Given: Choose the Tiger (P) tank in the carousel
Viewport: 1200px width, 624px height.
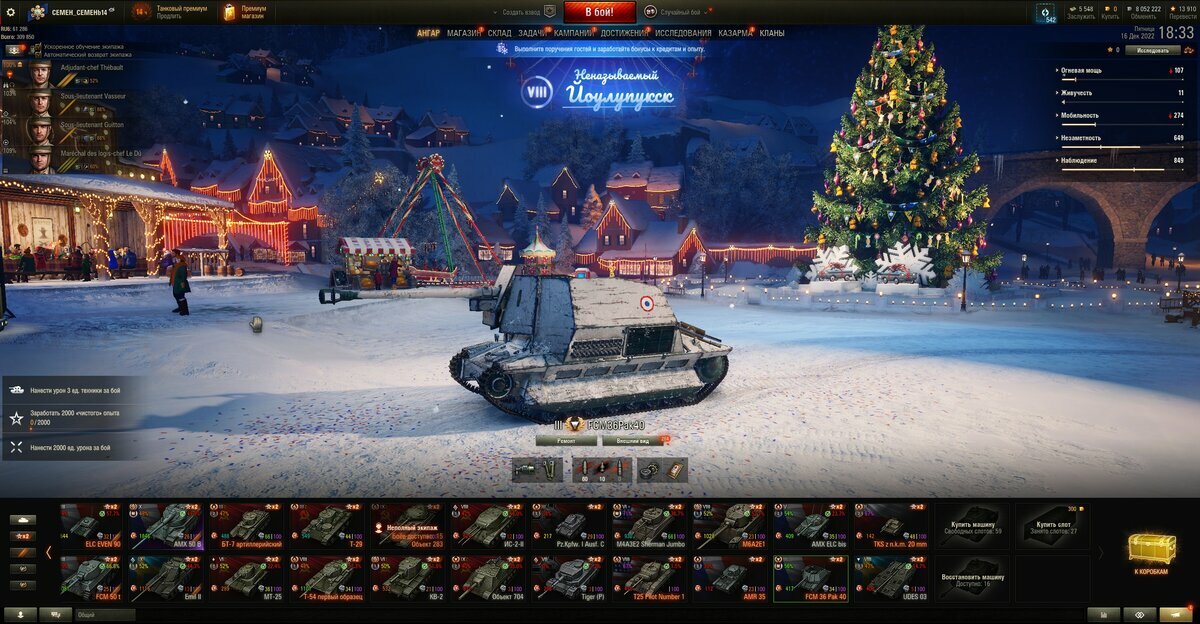Looking at the screenshot, I should coord(569,578).
